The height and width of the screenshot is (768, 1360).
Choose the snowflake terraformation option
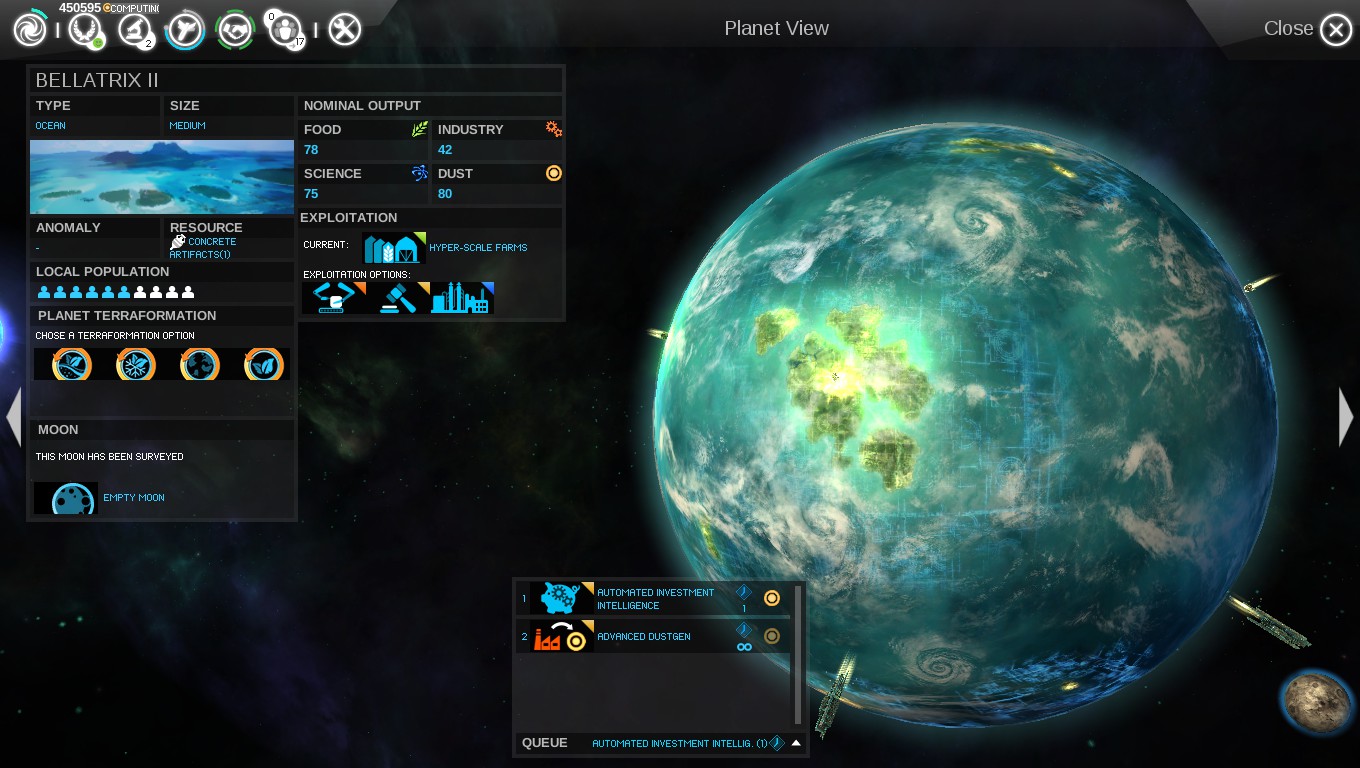[135, 365]
